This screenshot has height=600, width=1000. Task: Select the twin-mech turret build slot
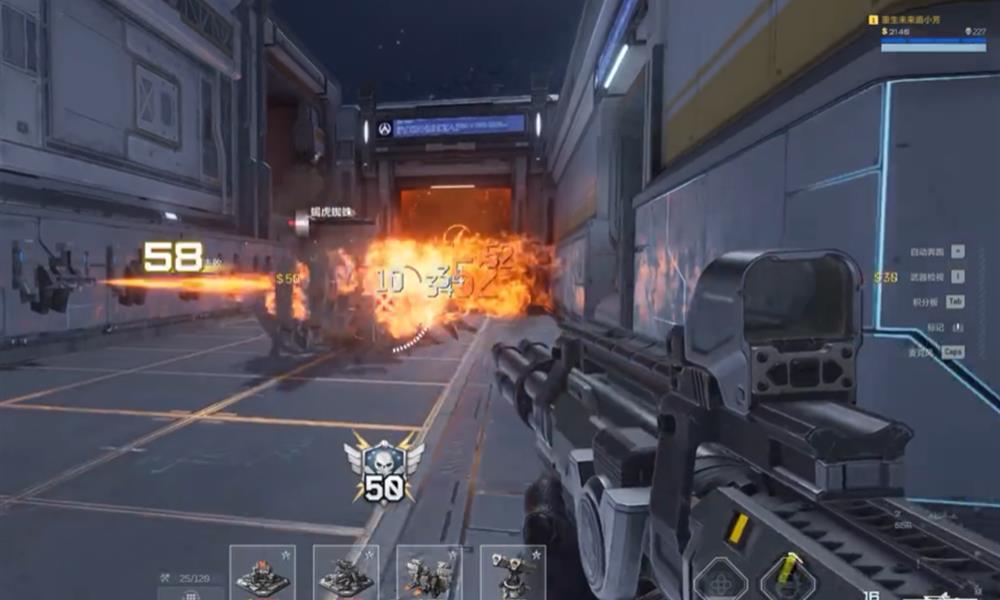click(x=429, y=573)
